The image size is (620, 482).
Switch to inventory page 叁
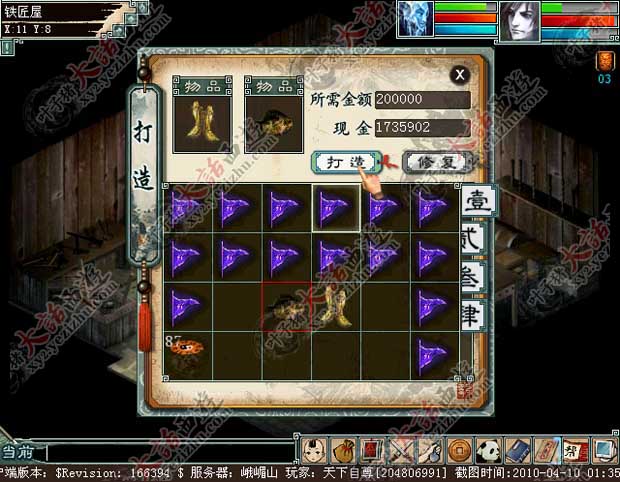[474, 276]
